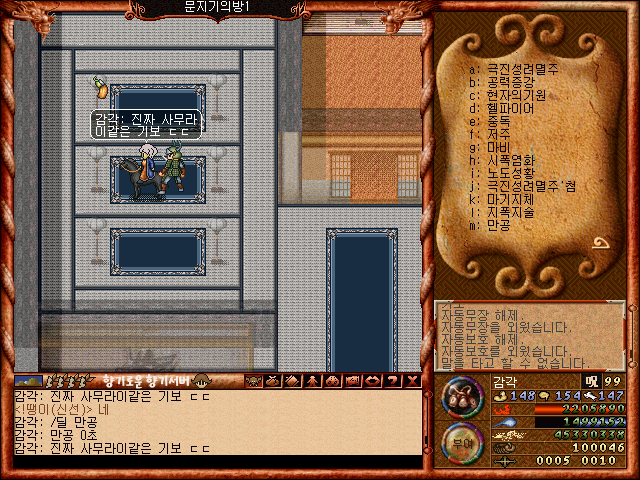Click the round 부여 button

coord(462,441)
